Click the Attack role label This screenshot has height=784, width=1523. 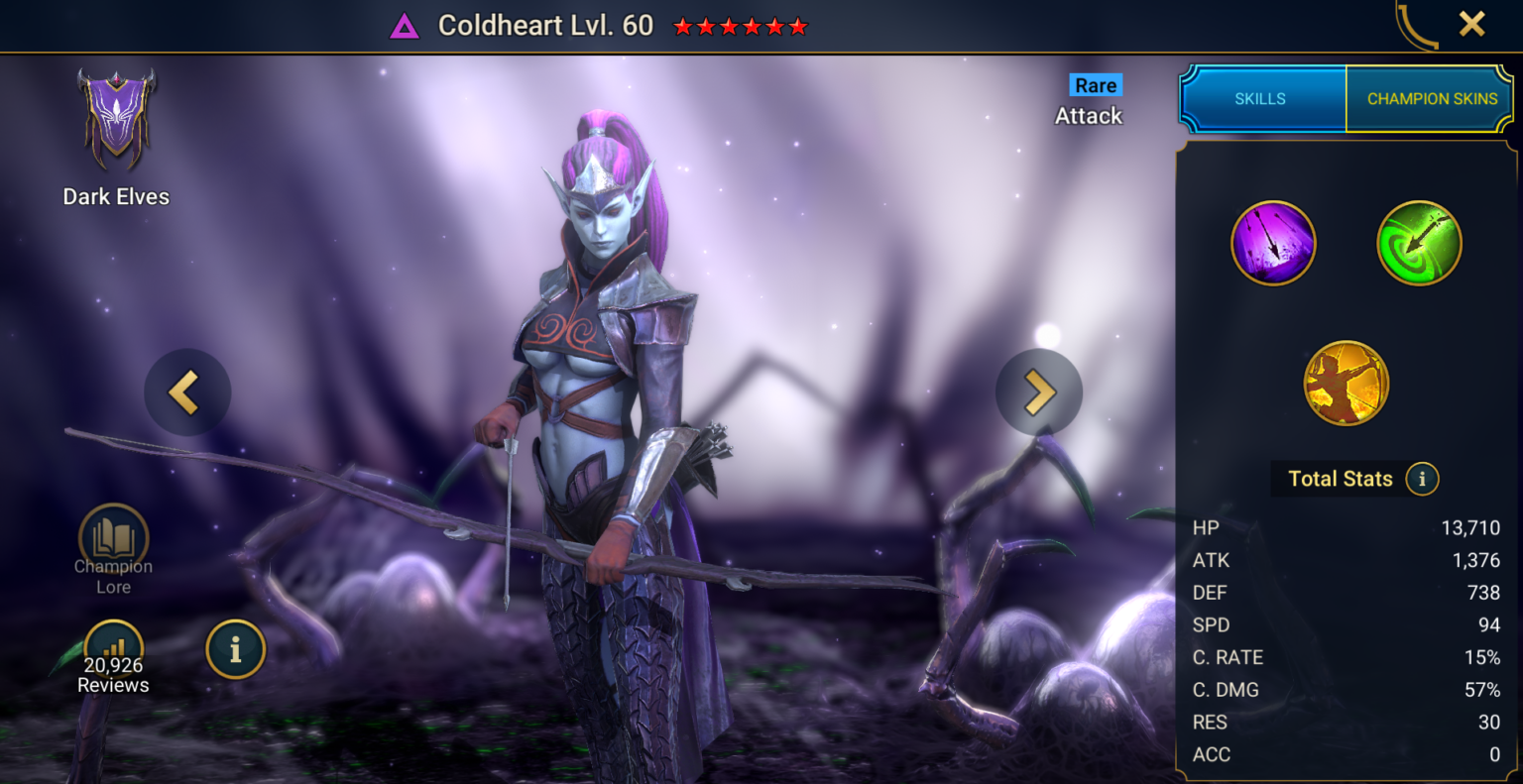tap(1088, 115)
